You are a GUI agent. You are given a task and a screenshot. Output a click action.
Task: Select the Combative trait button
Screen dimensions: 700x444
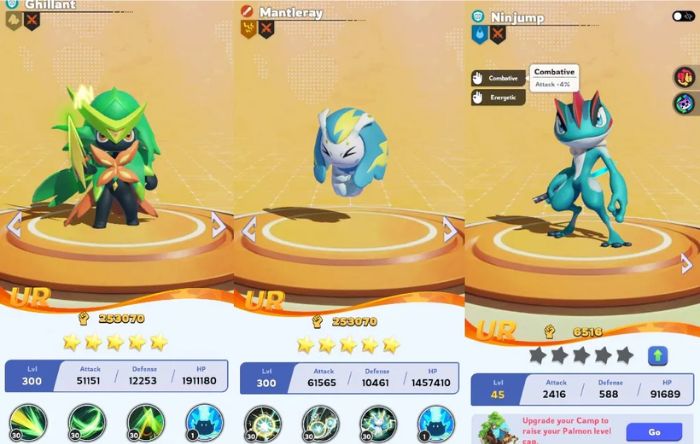[496, 78]
